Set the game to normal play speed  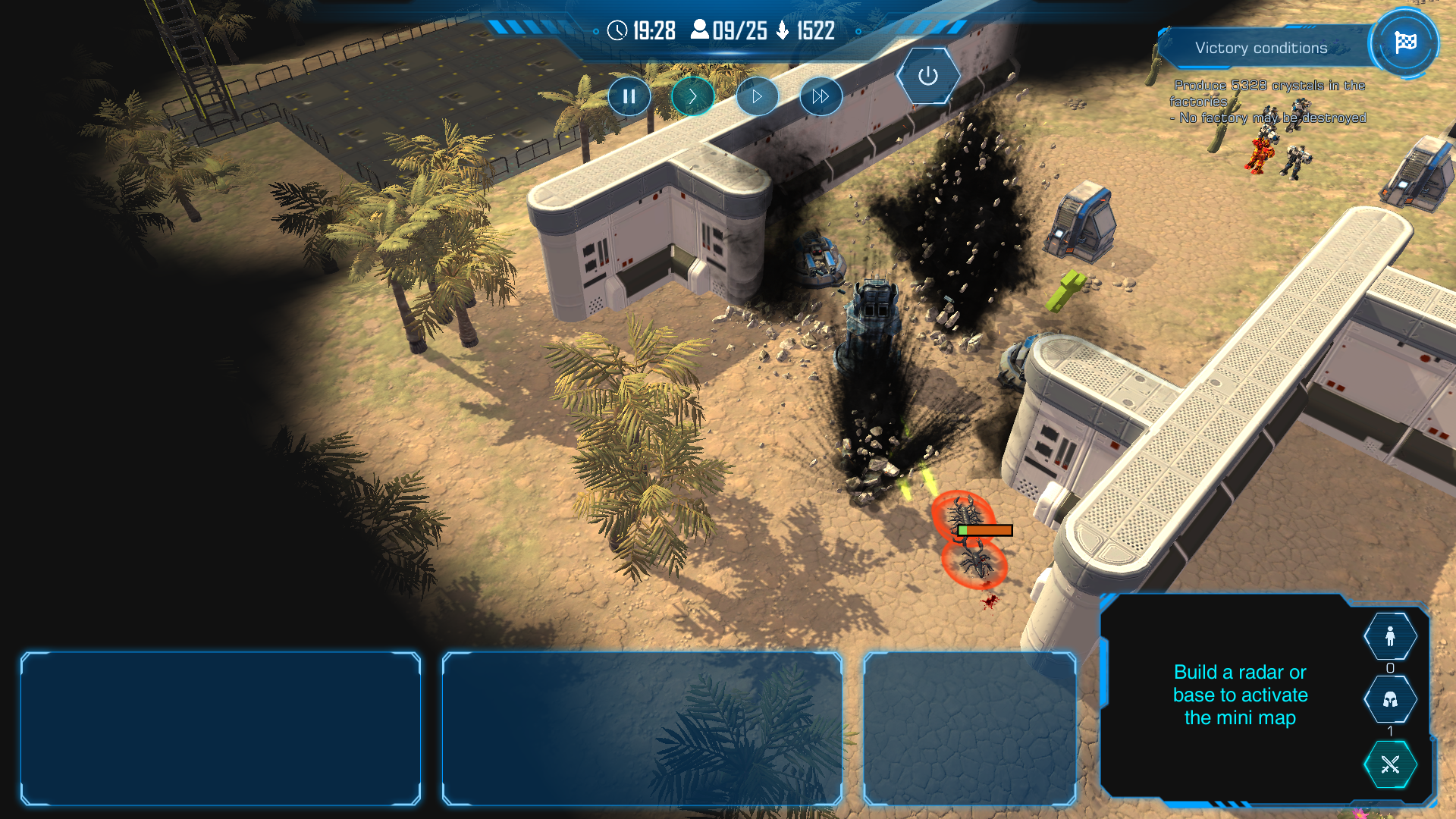click(757, 96)
